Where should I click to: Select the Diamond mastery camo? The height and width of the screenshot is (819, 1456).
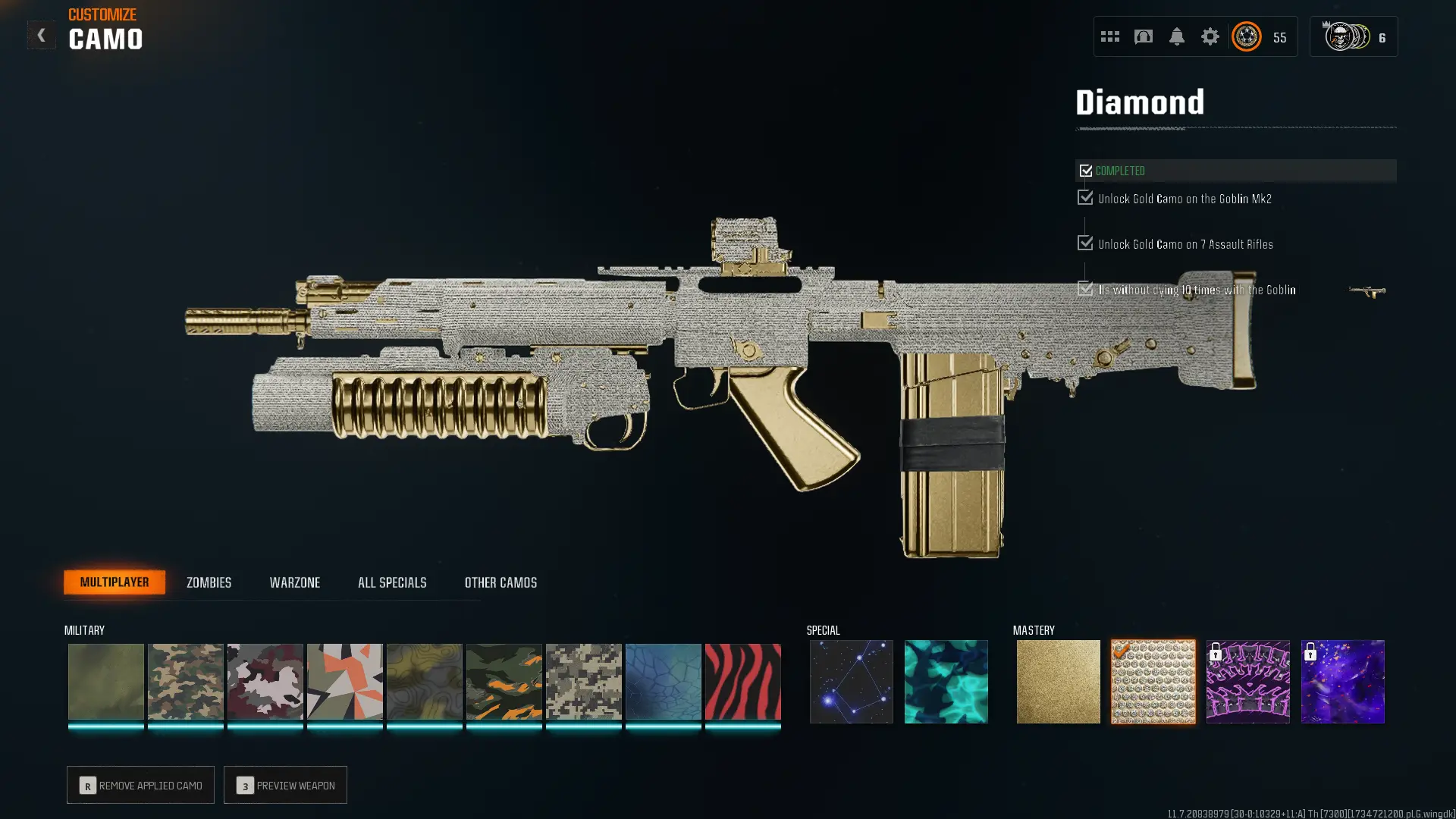[x=1153, y=681]
